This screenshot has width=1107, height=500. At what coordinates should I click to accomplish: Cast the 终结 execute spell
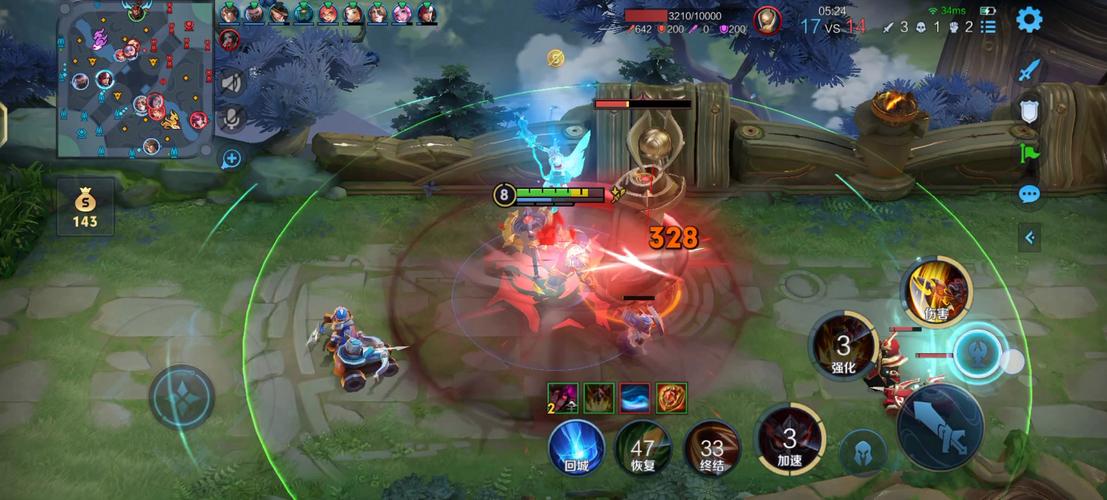point(712,447)
